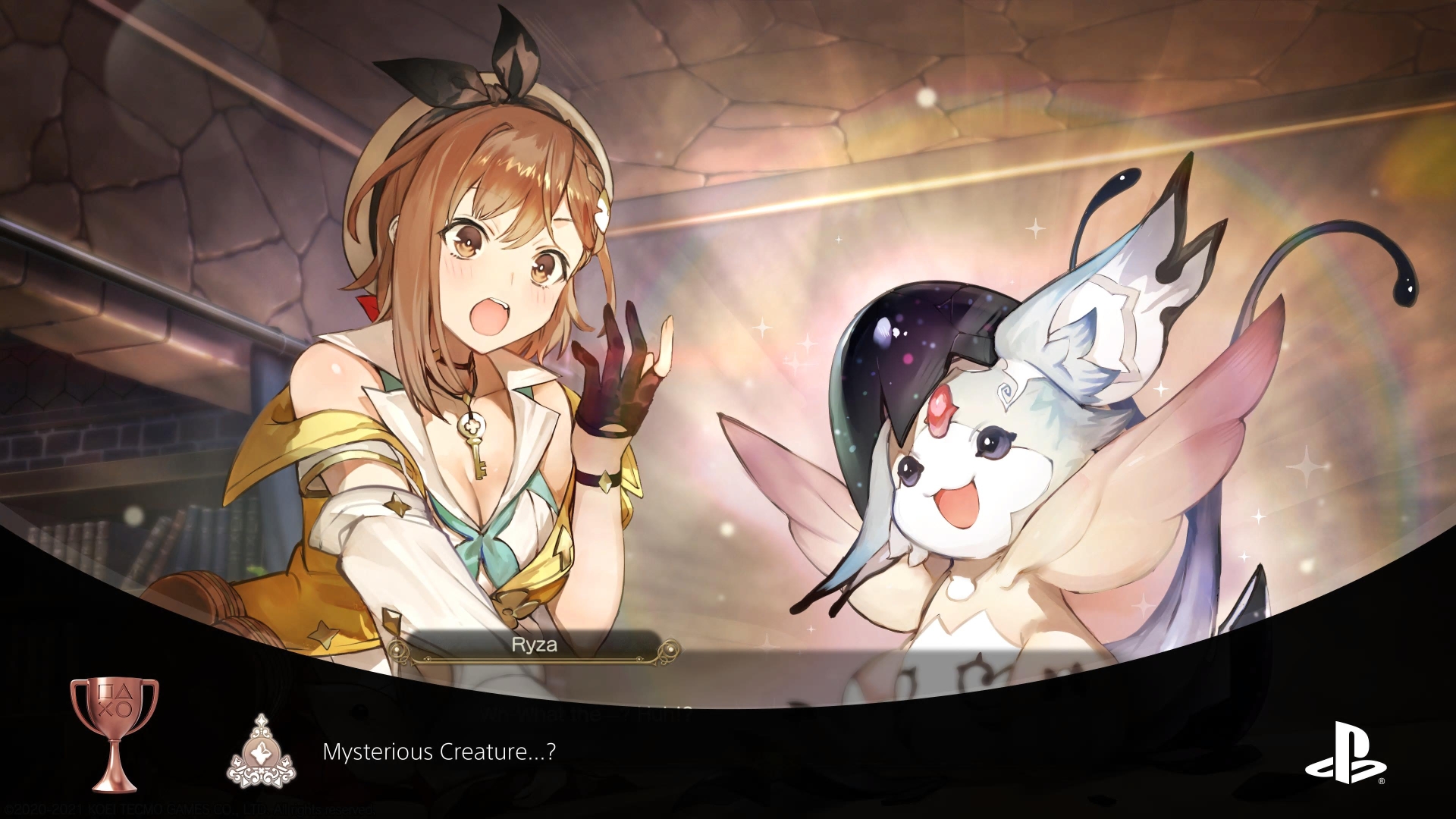Viewport: 1456px width, 819px height.
Task: Select the ornate trophy emblem icon
Action: tap(262, 755)
